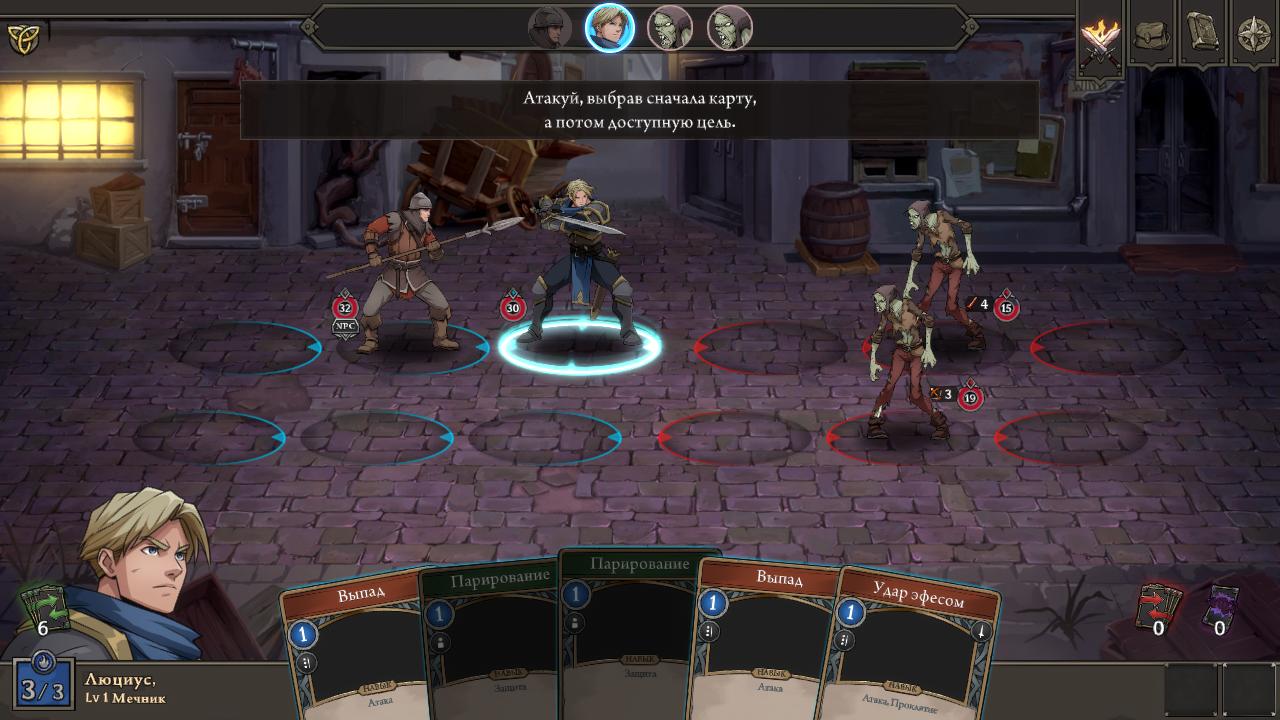This screenshot has height=720, width=1280.
Task: Target the zombie with 15 health
Action: [942, 270]
